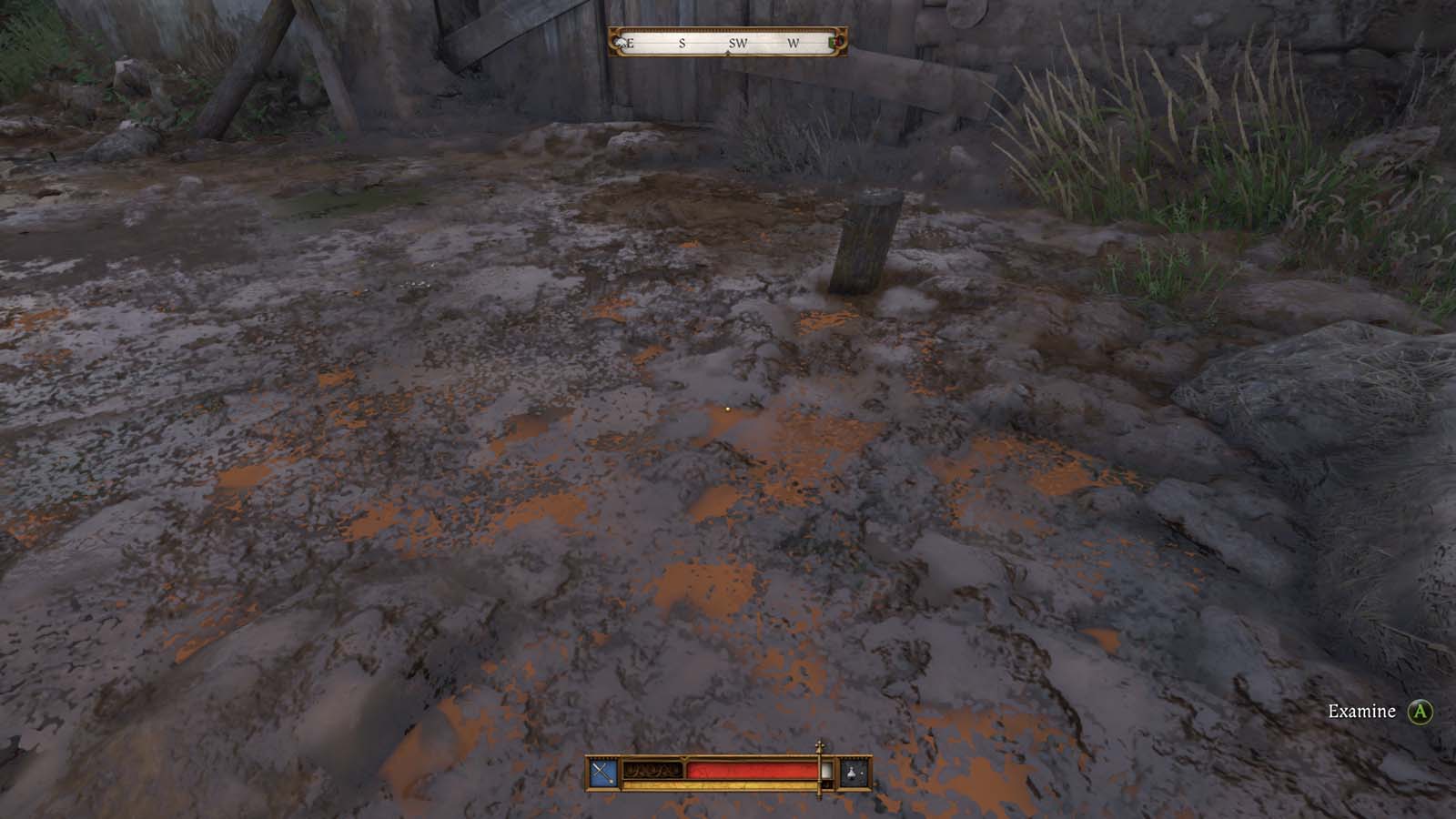Click the W heading on the compass
Viewport: 1456px width, 819px height.
click(794, 42)
